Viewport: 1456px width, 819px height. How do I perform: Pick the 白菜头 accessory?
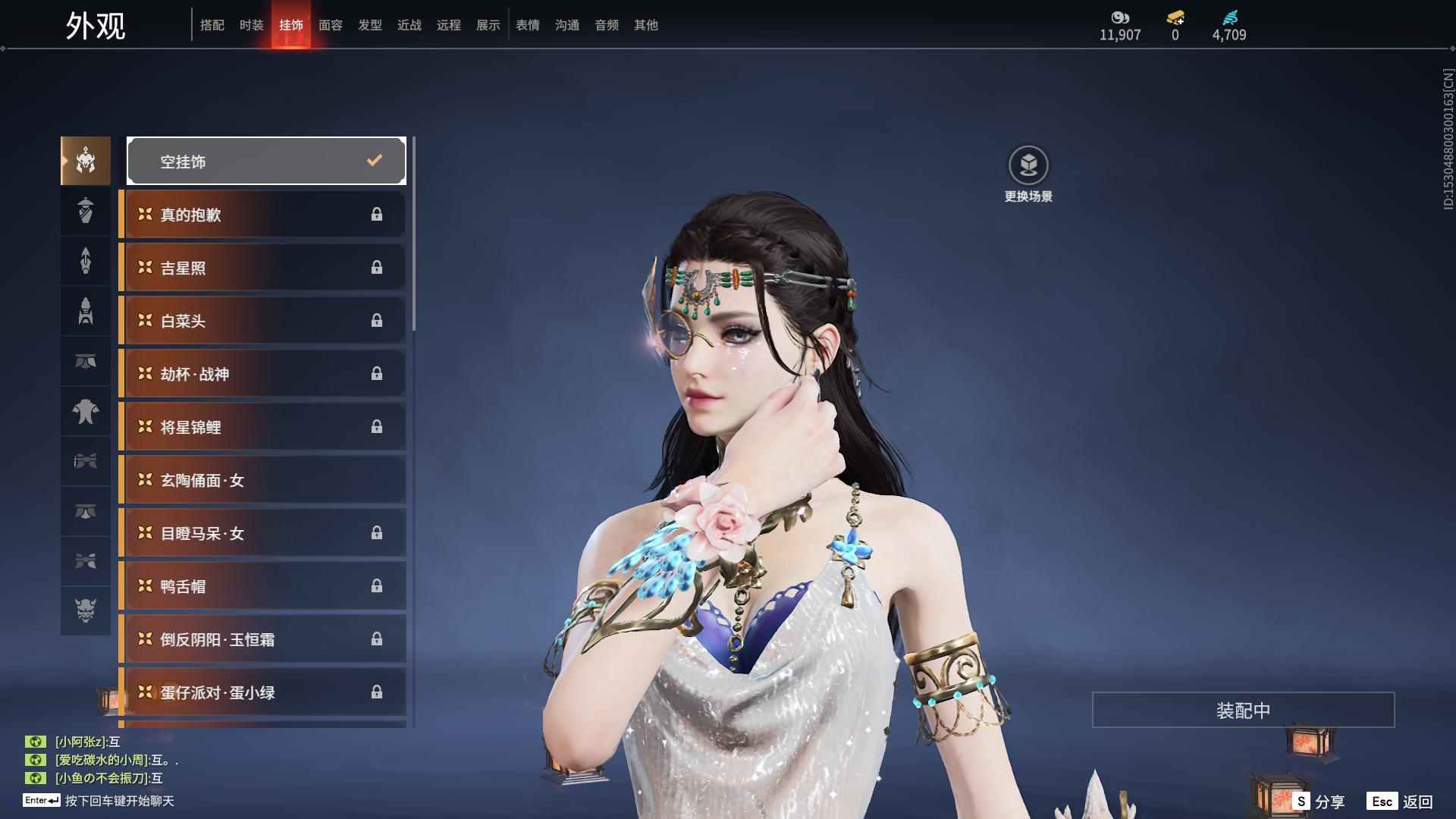click(x=262, y=321)
